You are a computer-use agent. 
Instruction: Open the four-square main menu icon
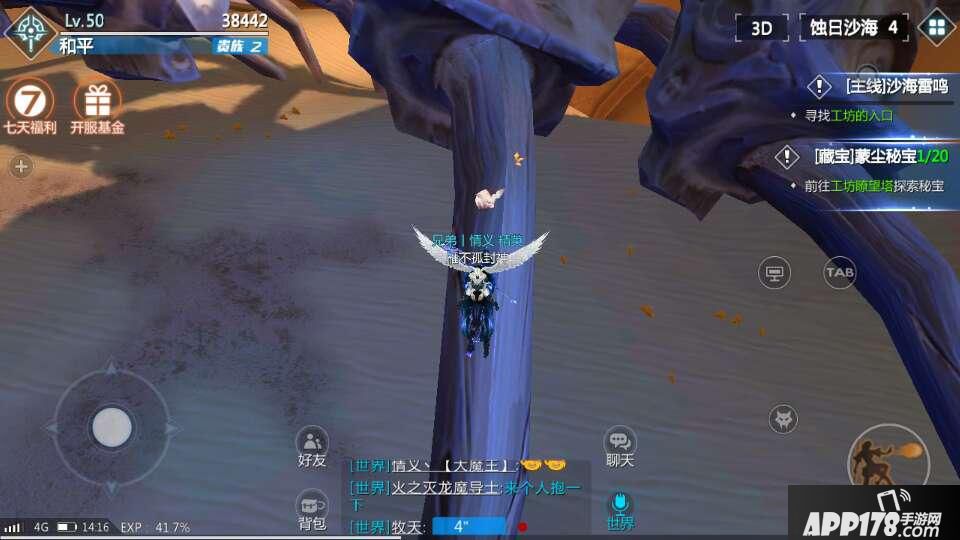(937, 27)
